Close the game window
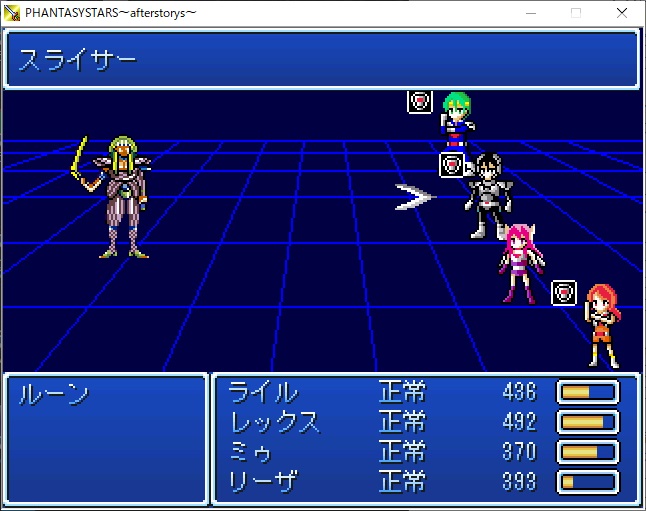This screenshot has width=646, height=511. pos(622,12)
